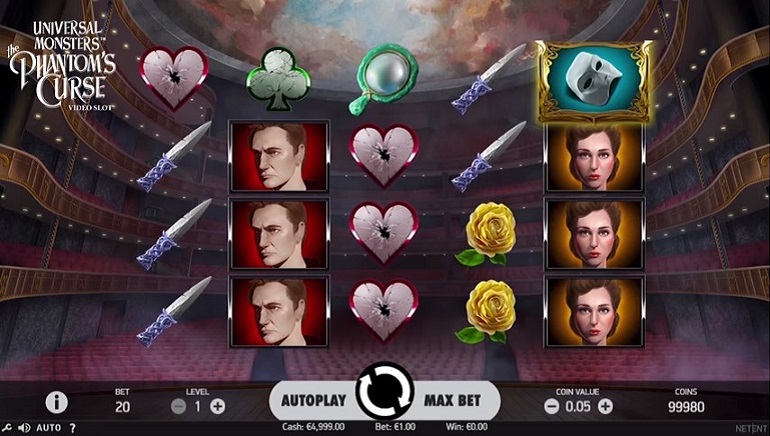Image resolution: width=770 pixels, height=436 pixels.
Task: Decrease the bet Level
Action: click(x=179, y=406)
